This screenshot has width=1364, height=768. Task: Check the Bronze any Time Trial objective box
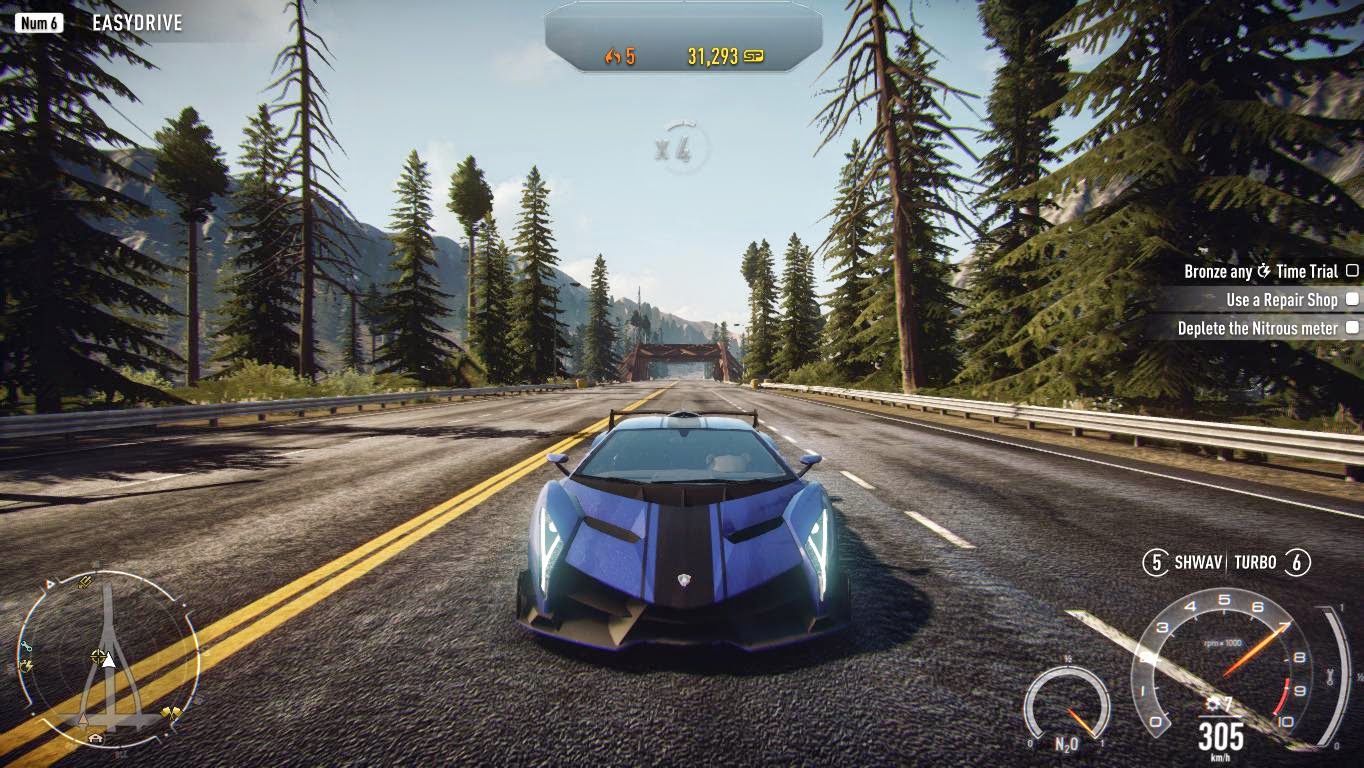coord(1353,270)
